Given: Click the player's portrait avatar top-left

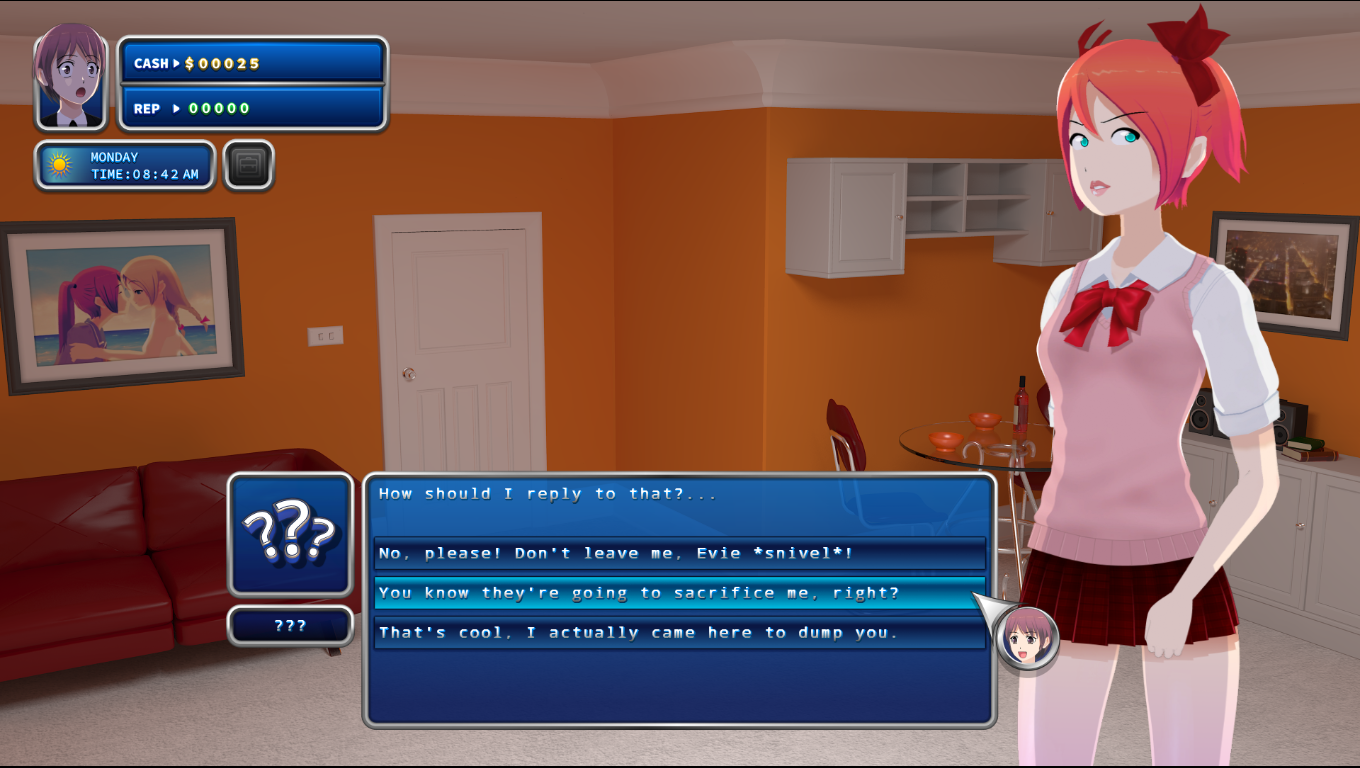Looking at the screenshot, I should pos(70,78).
